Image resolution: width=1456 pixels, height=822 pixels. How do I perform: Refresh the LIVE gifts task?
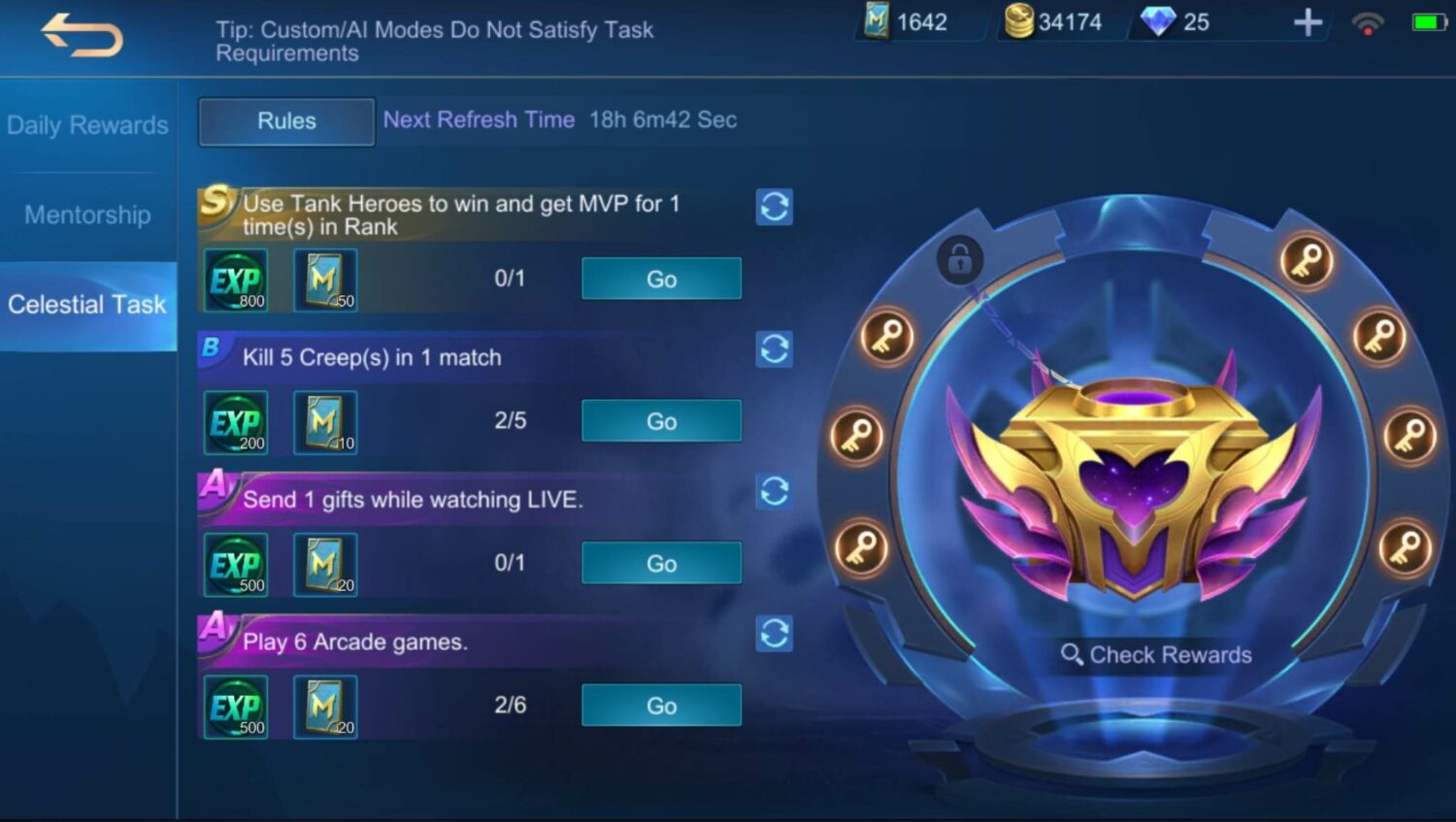point(774,492)
